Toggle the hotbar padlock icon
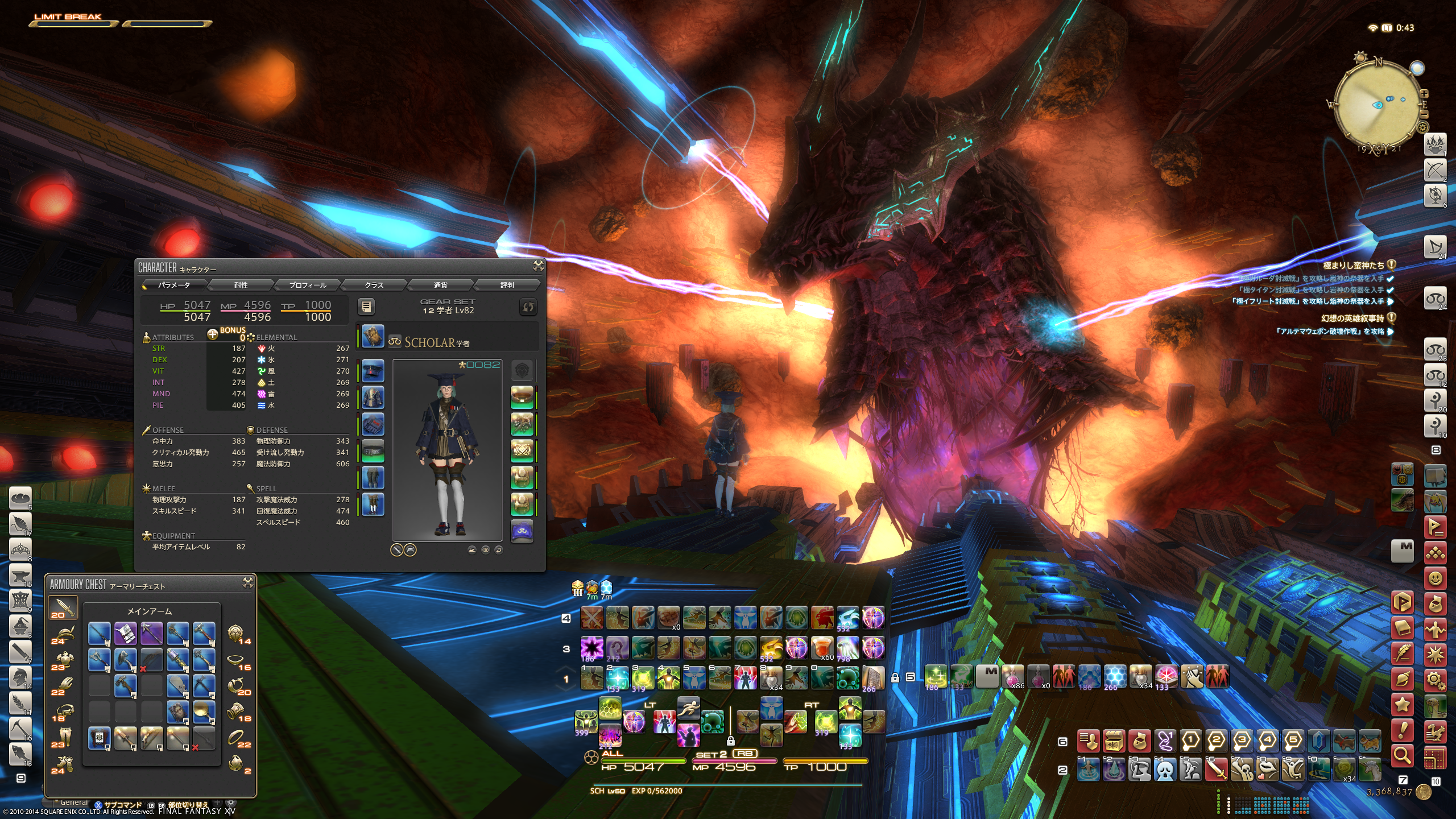1456x819 pixels. [x=895, y=677]
